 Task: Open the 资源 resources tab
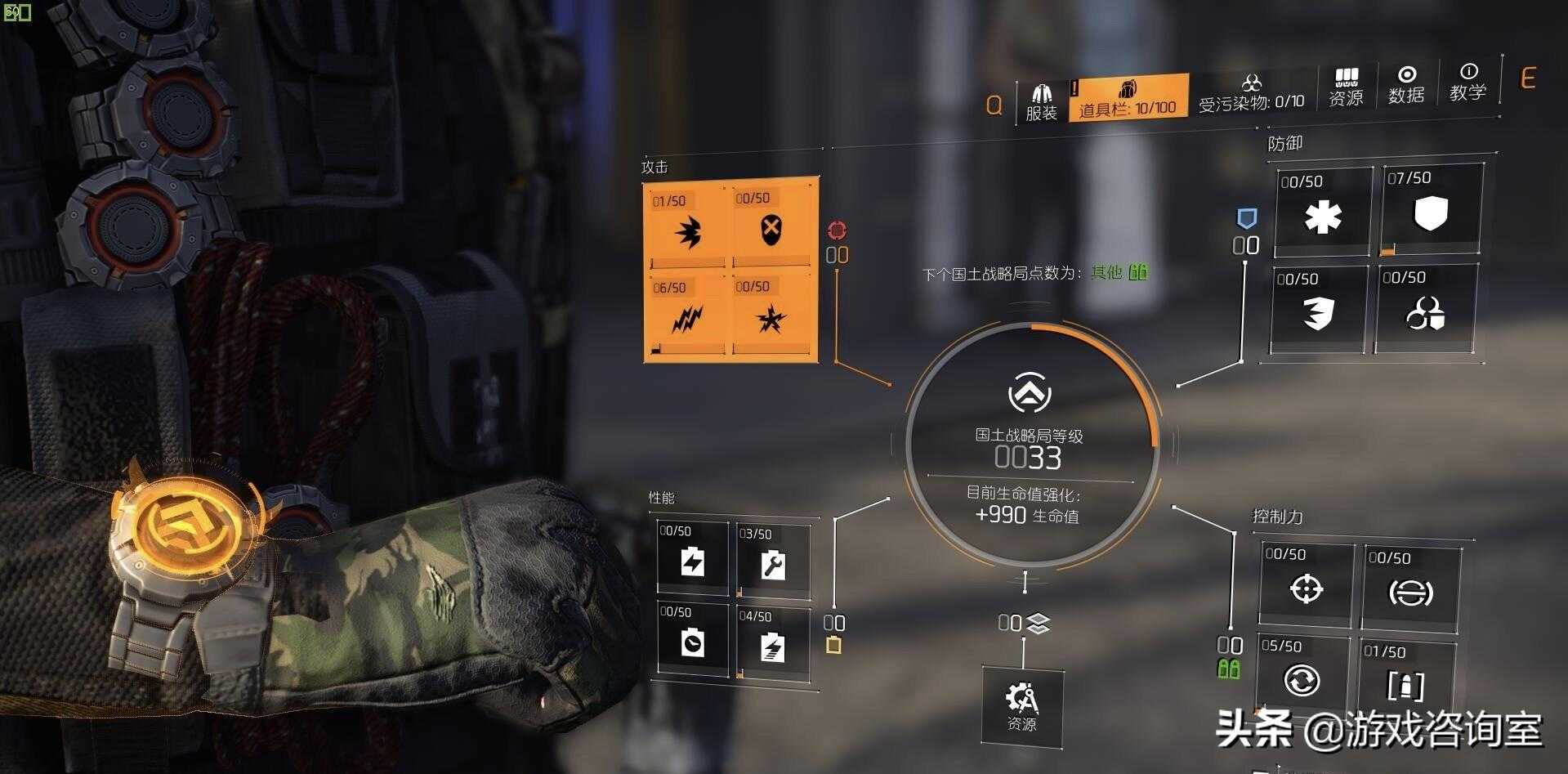[1346, 87]
